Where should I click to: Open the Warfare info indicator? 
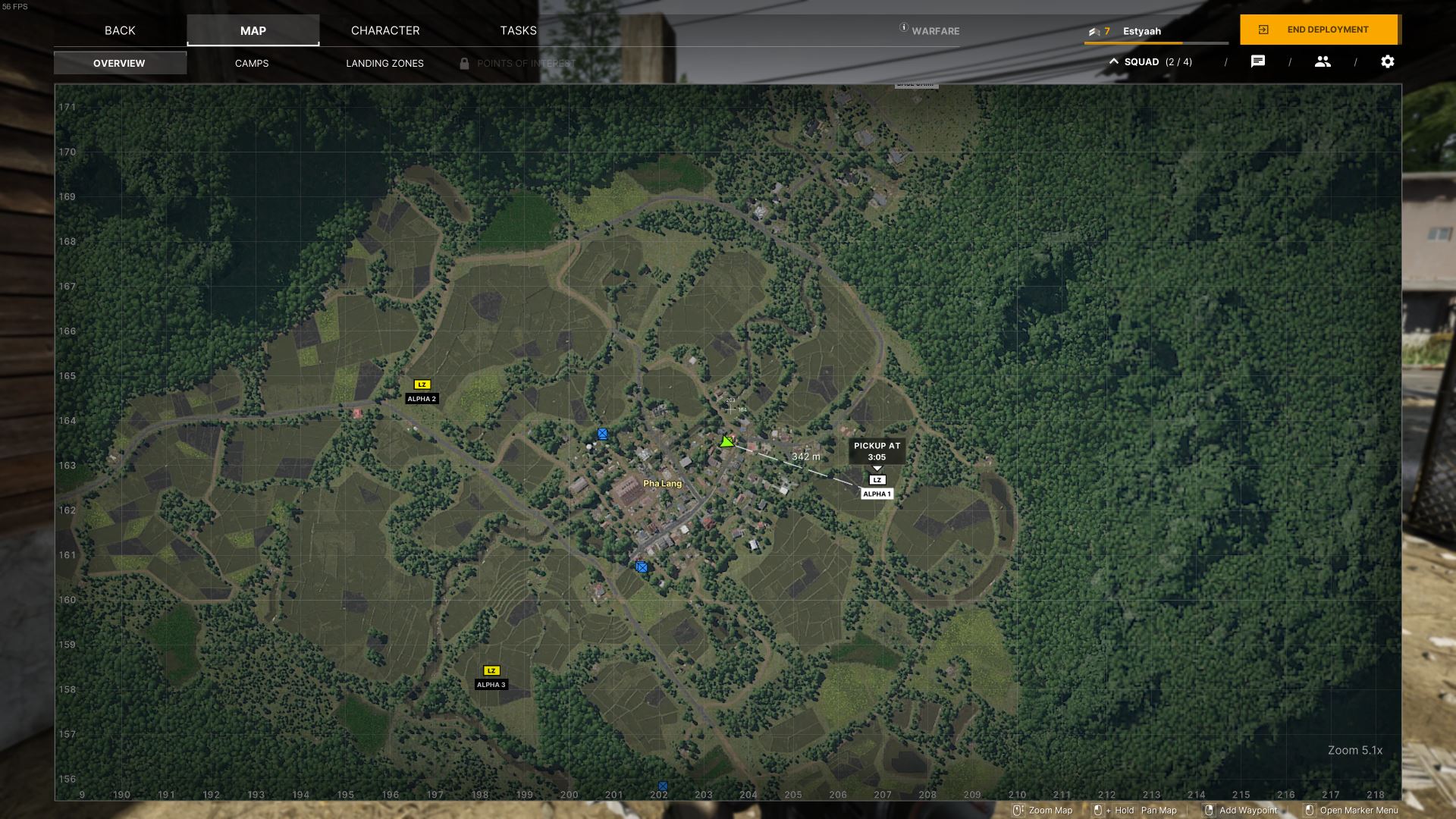pos(930,30)
